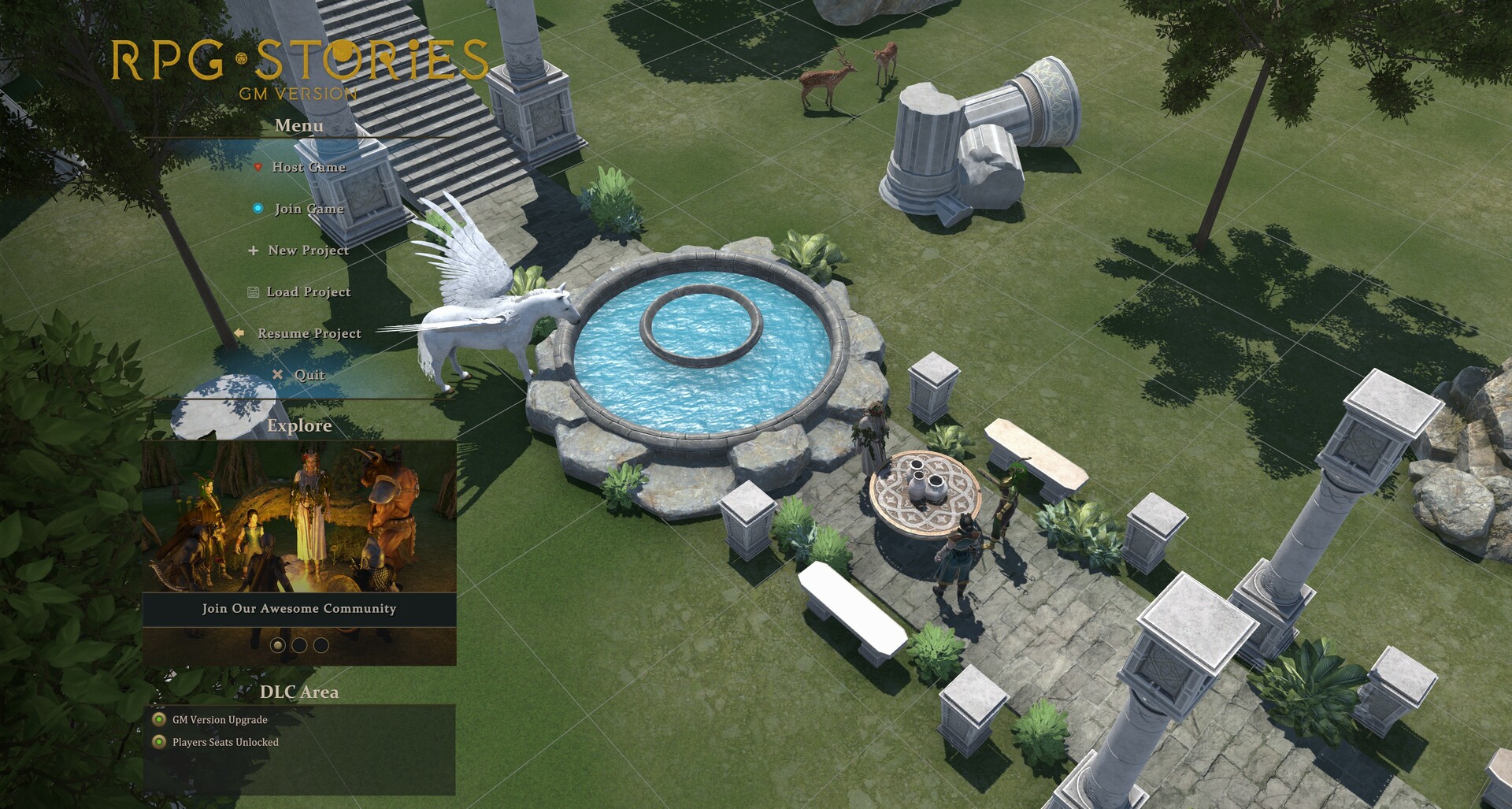Select GM Version Upgrade in DLC Area
The image size is (1512, 809).
click(x=219, y=720)
